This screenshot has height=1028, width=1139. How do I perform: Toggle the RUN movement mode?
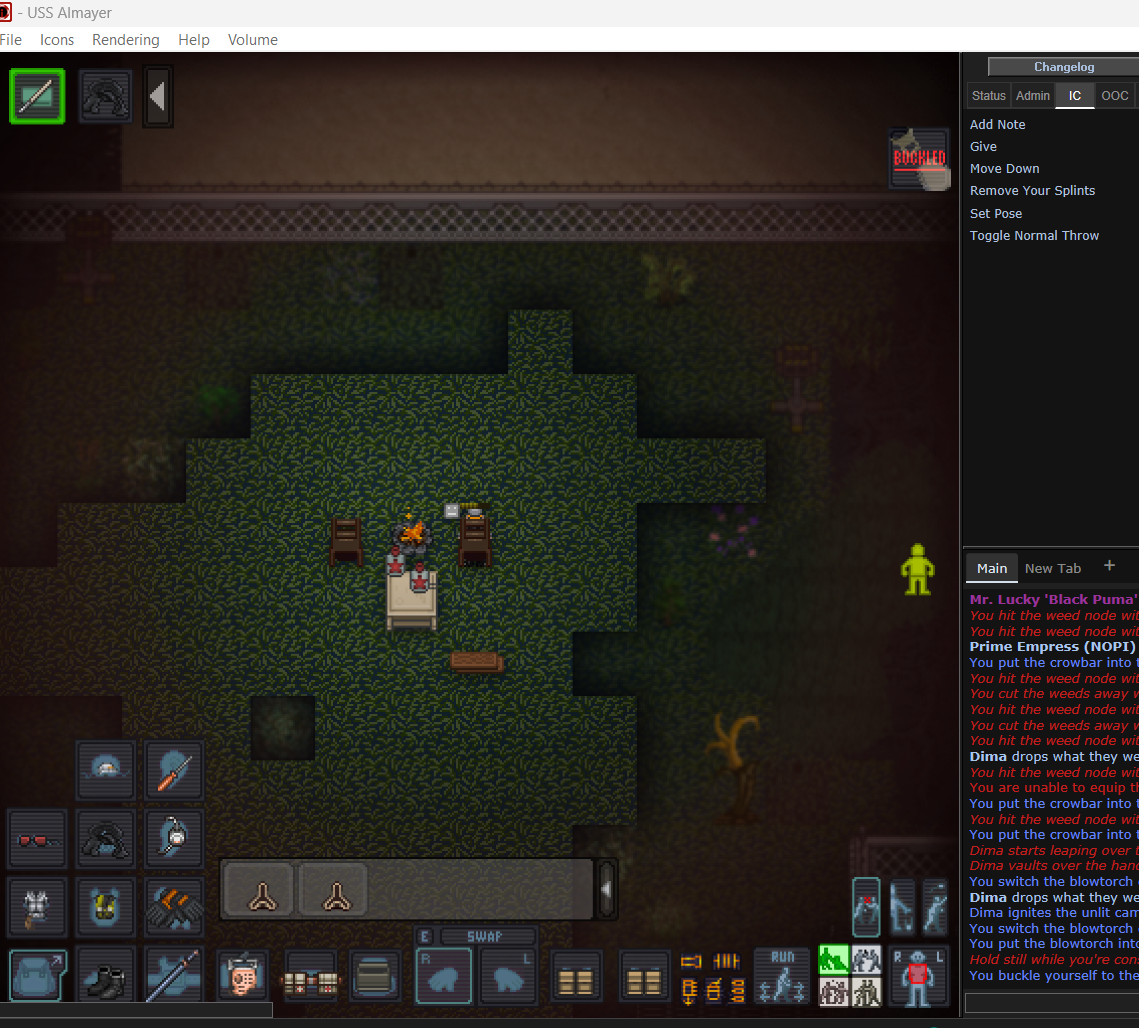point(782,976)
